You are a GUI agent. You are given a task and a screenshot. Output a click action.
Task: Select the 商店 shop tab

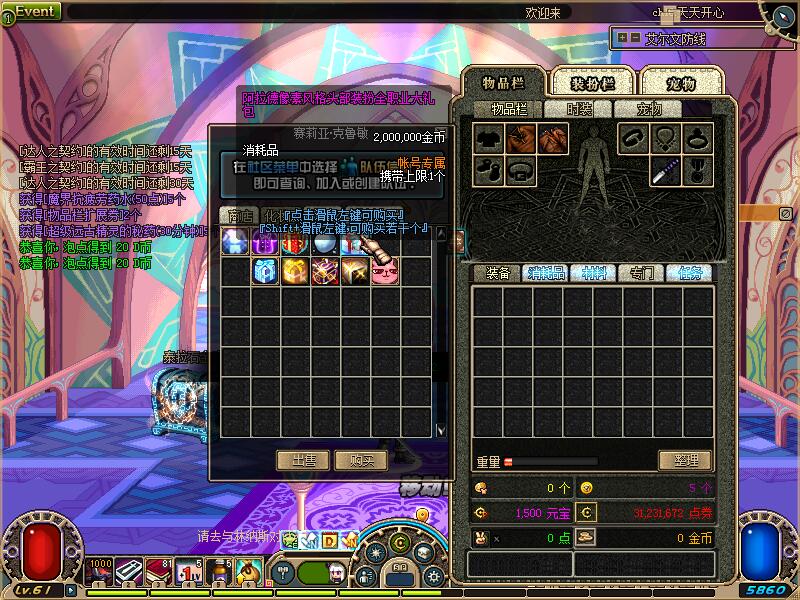239,215
